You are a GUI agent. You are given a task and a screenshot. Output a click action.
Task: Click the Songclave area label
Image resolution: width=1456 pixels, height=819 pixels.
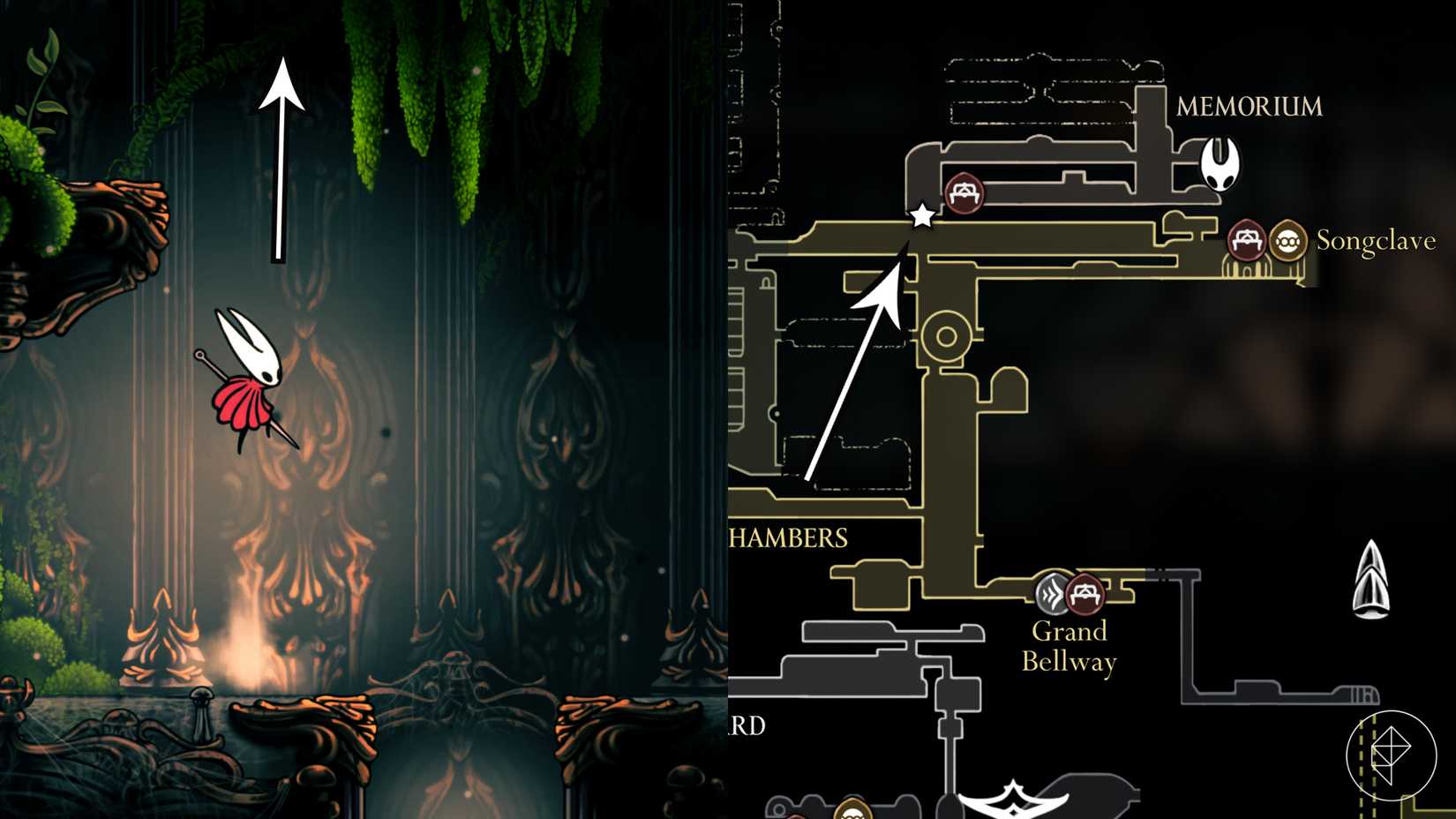1377,240
